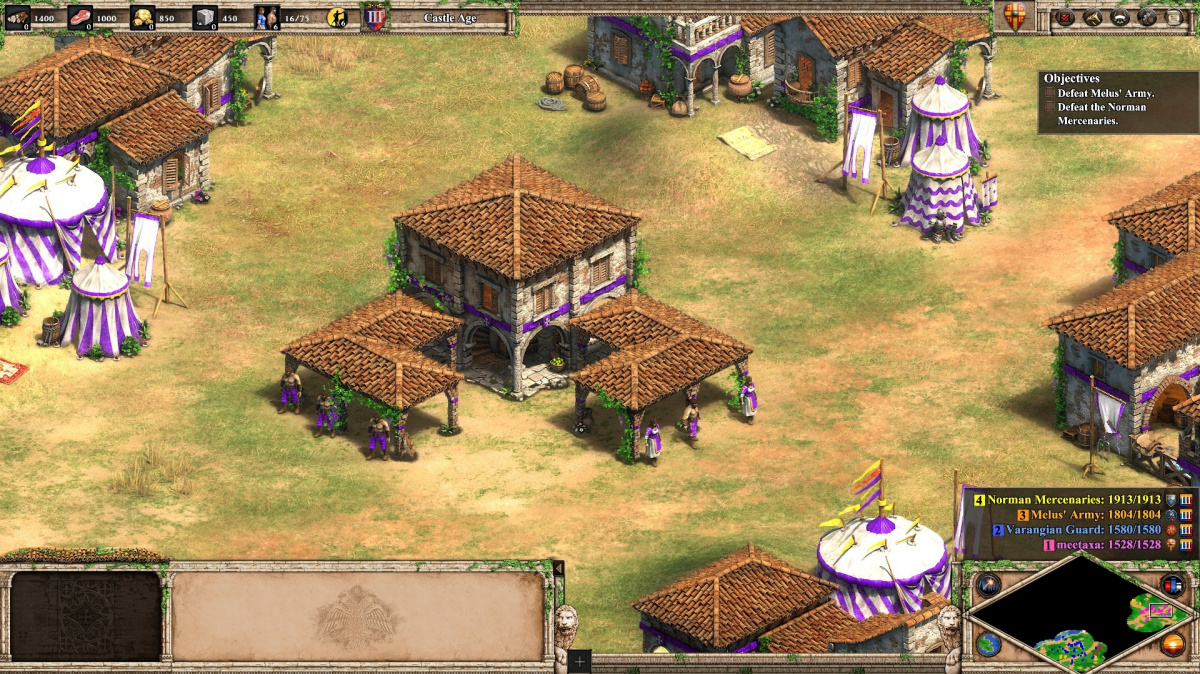Open the tech tree laurel button
Screen dimensions: 1200x674
(1119, 17)
